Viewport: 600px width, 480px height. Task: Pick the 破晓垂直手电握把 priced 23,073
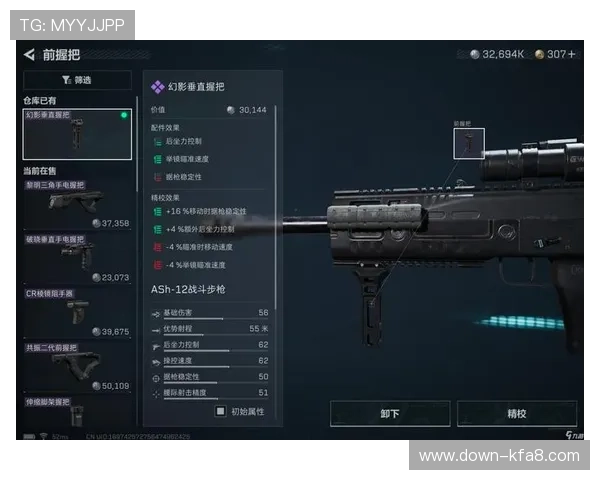pos(77,258)
